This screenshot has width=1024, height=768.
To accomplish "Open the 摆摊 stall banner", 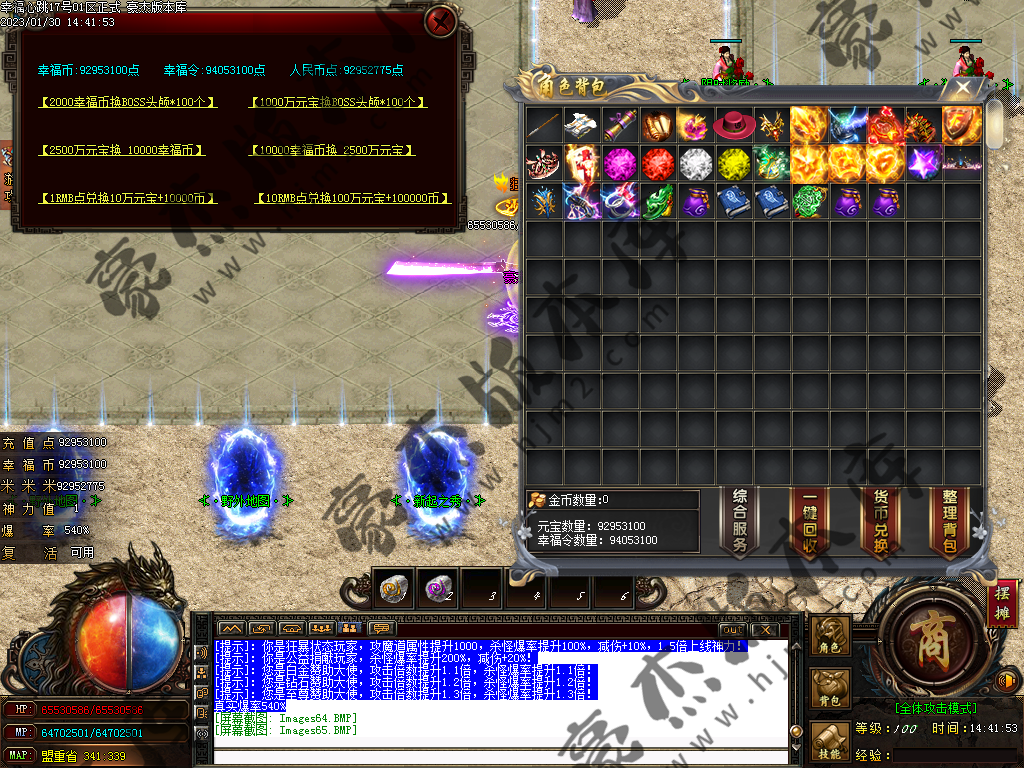I will [x=1003, y=605].
